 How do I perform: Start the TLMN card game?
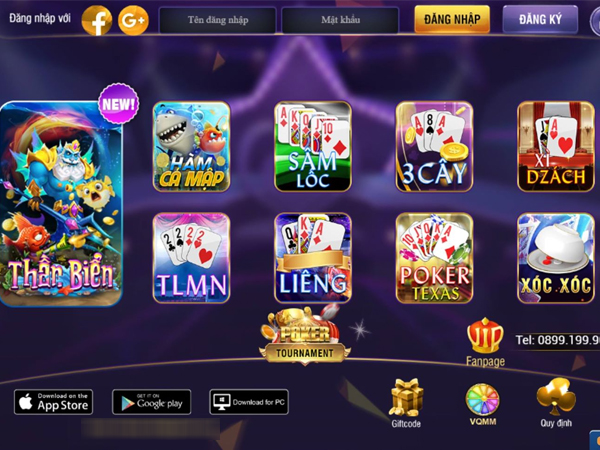click(x=191, y=258)
